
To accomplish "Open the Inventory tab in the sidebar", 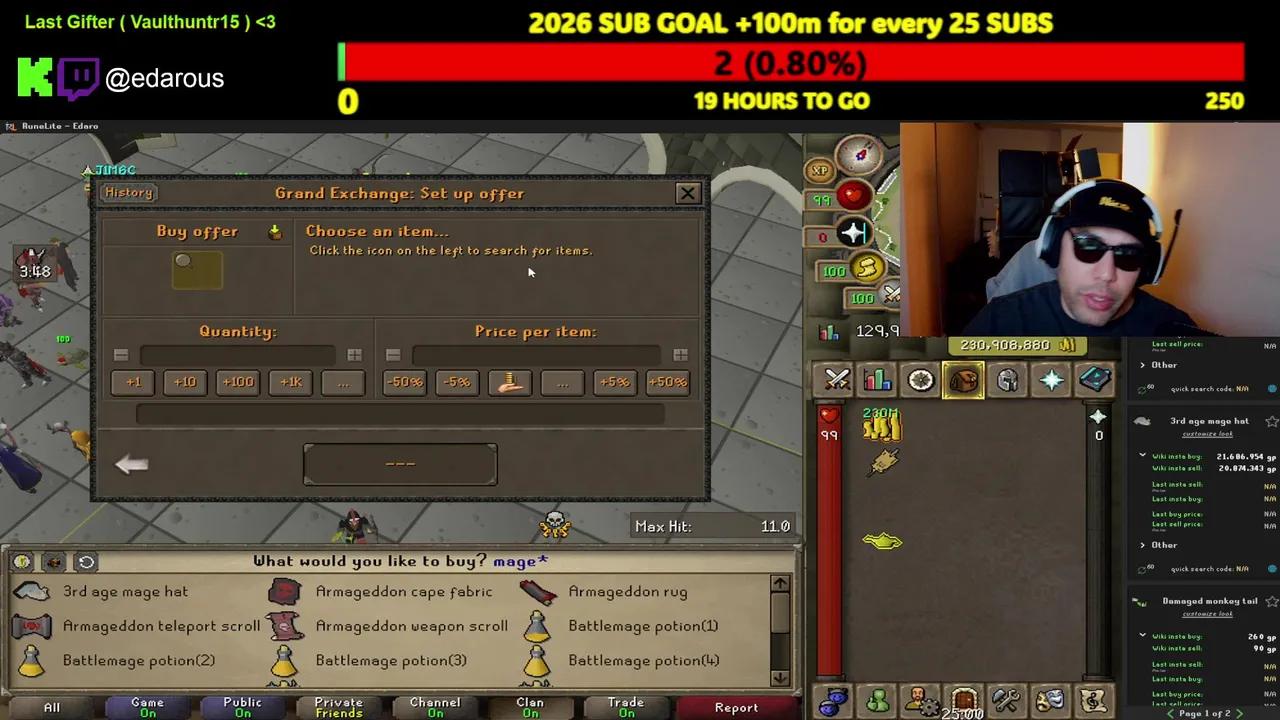I will pos(963,380).
